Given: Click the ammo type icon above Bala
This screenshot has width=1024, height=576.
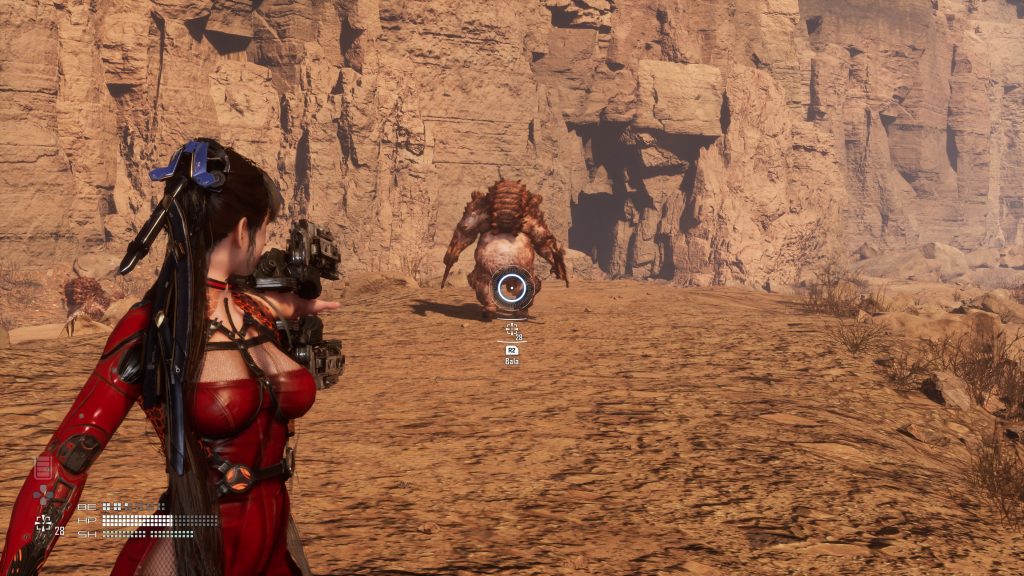Looking at the screenshot, I should click(x=512, y=350).
